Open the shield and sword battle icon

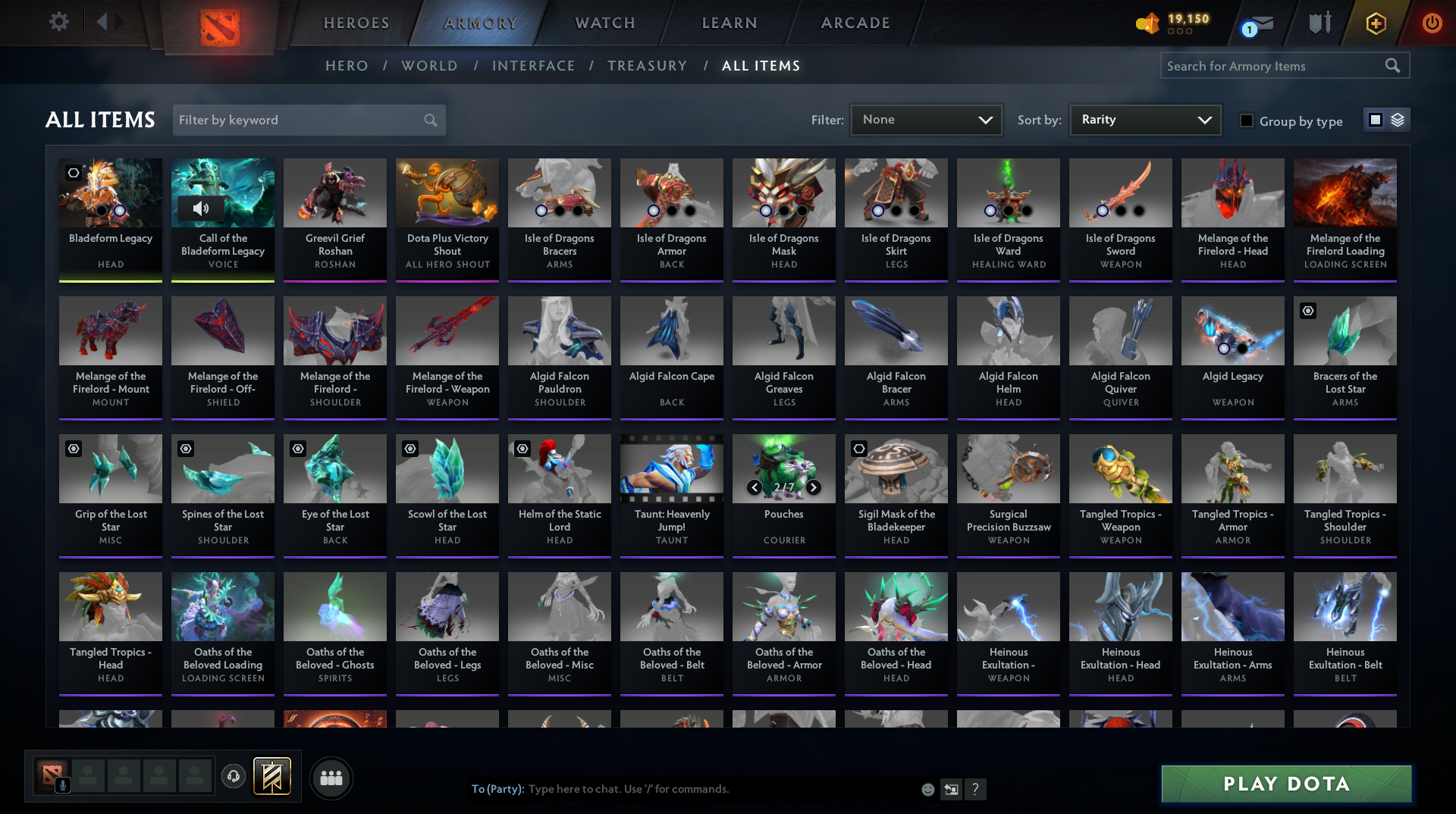coord(1319,23)
